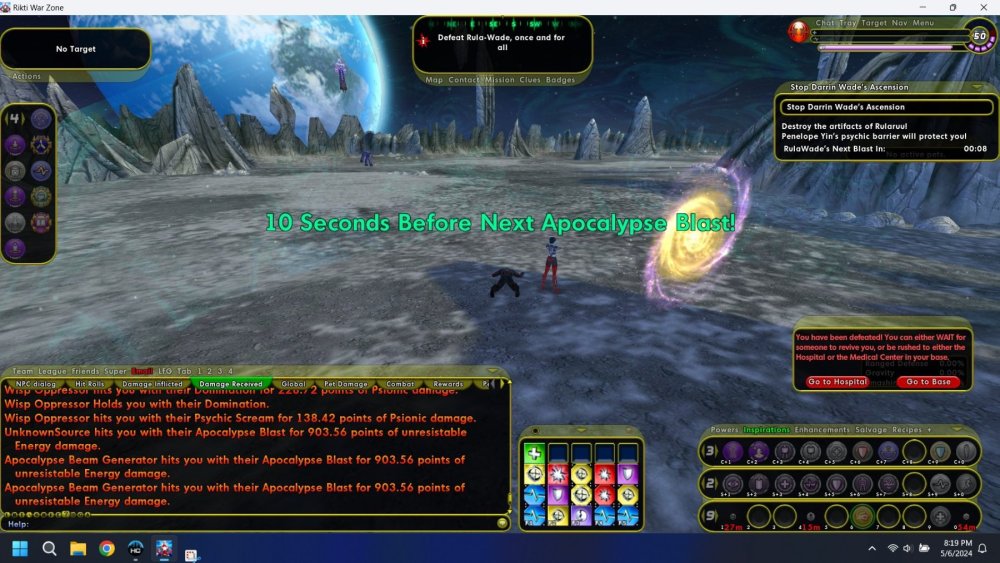The height and width of the screenshot is (563, 1000).
Task: Click the chat input field
Action: click(x=250, y=523)
